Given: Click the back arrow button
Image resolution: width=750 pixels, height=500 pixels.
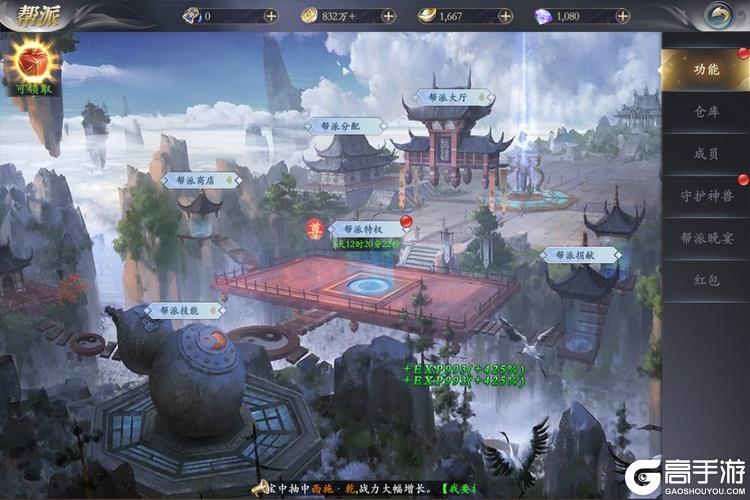Looking at the screenshot, I should pyautogui.click(x=717, y=15).
